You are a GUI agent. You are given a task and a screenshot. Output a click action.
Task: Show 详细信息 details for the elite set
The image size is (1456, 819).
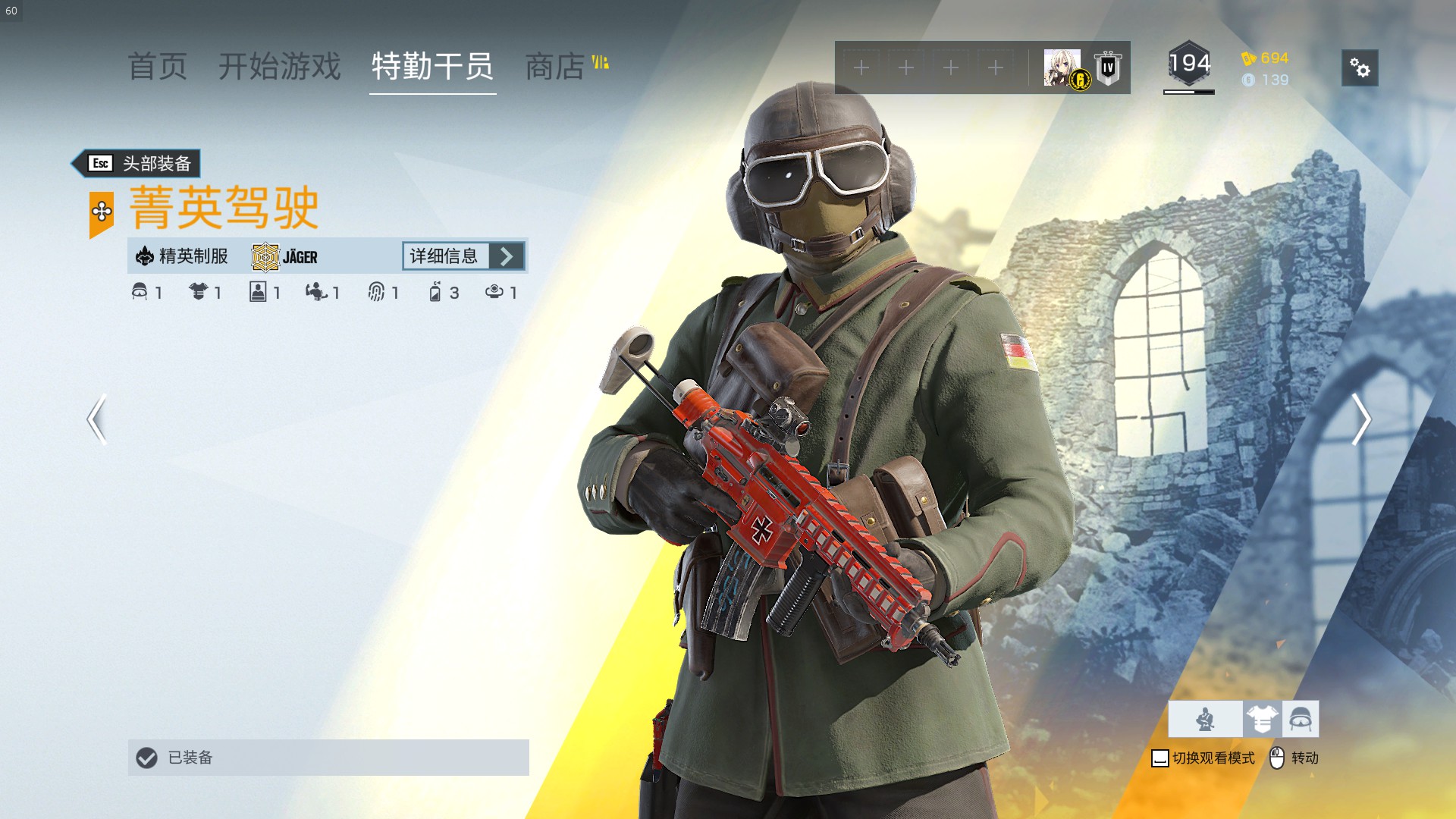pos(463,256)
